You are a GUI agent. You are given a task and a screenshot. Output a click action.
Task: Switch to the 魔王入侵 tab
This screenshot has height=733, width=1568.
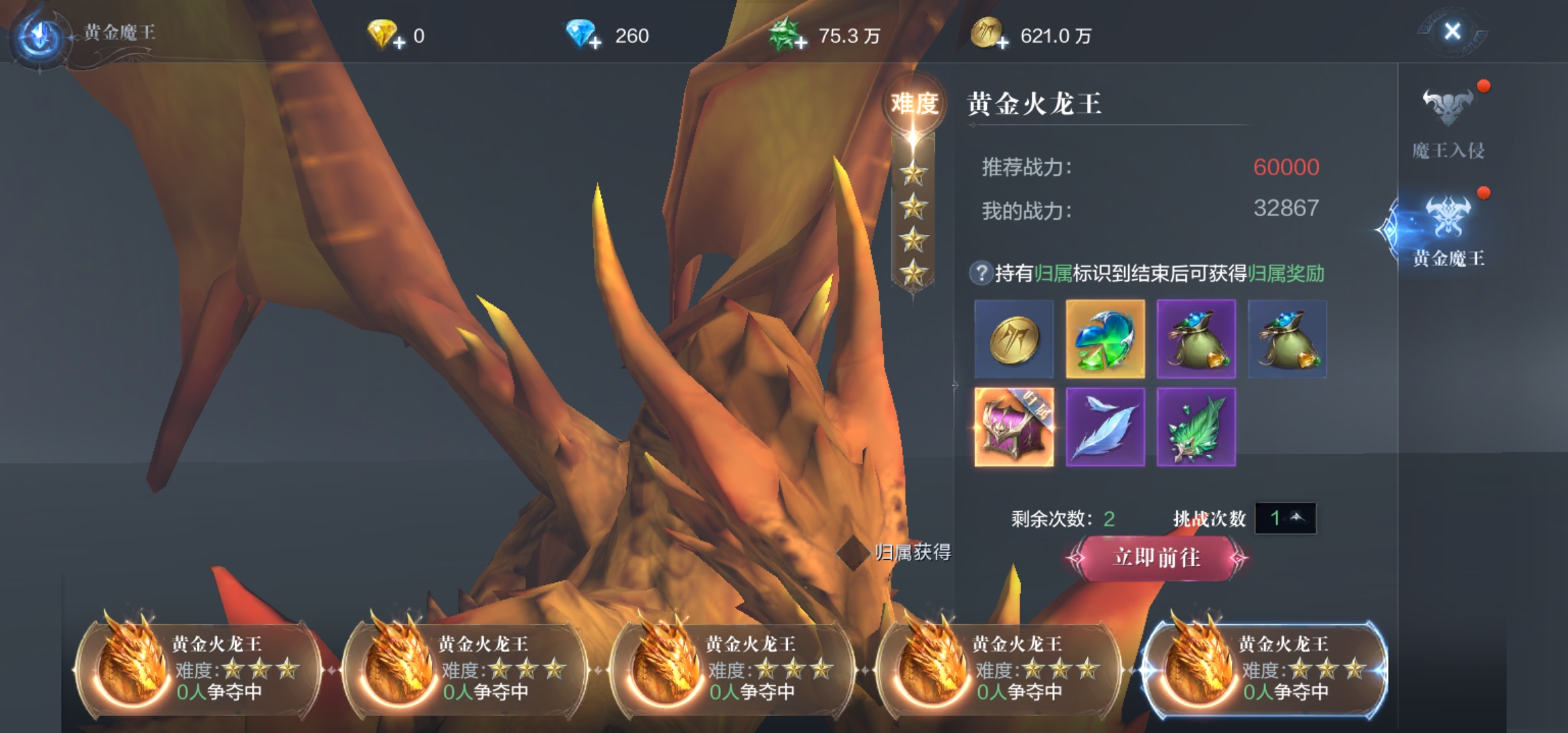(x=1448, y=122)
